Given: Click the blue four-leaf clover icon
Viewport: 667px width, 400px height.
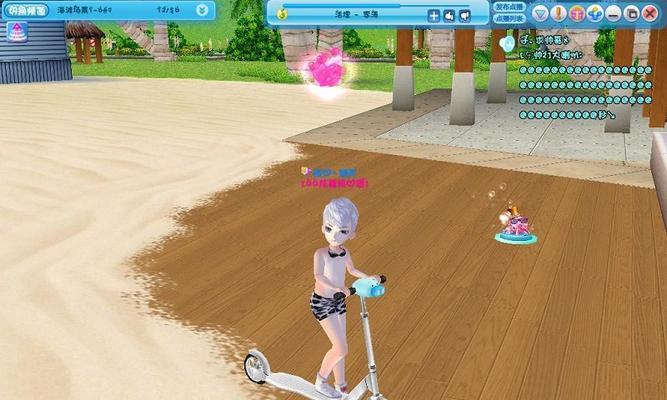Looking at the screenshot, I should tap(595, 14).
